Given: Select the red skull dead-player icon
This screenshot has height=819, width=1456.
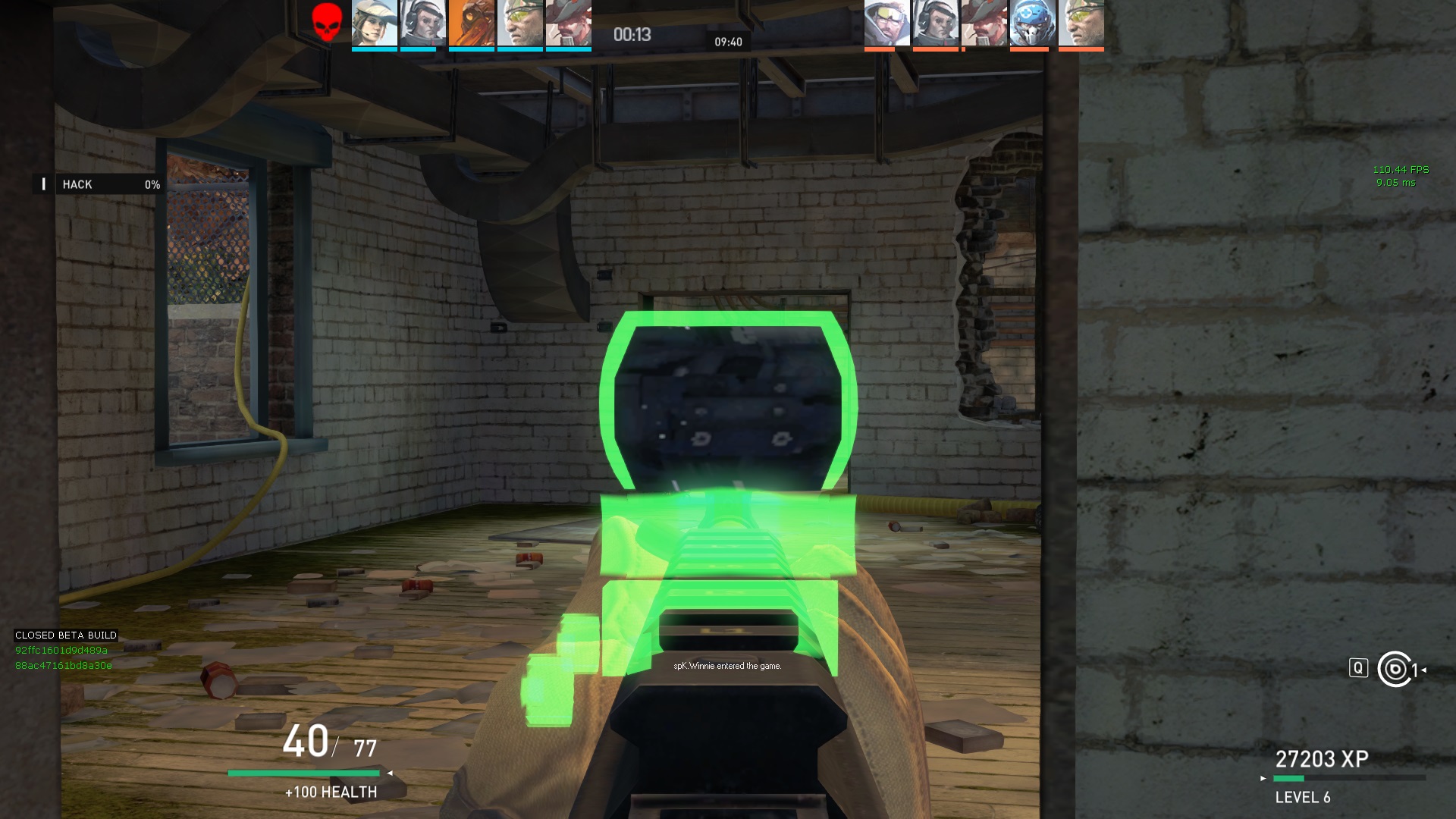Looking at the screenshot, I should (x=327, y=23).
